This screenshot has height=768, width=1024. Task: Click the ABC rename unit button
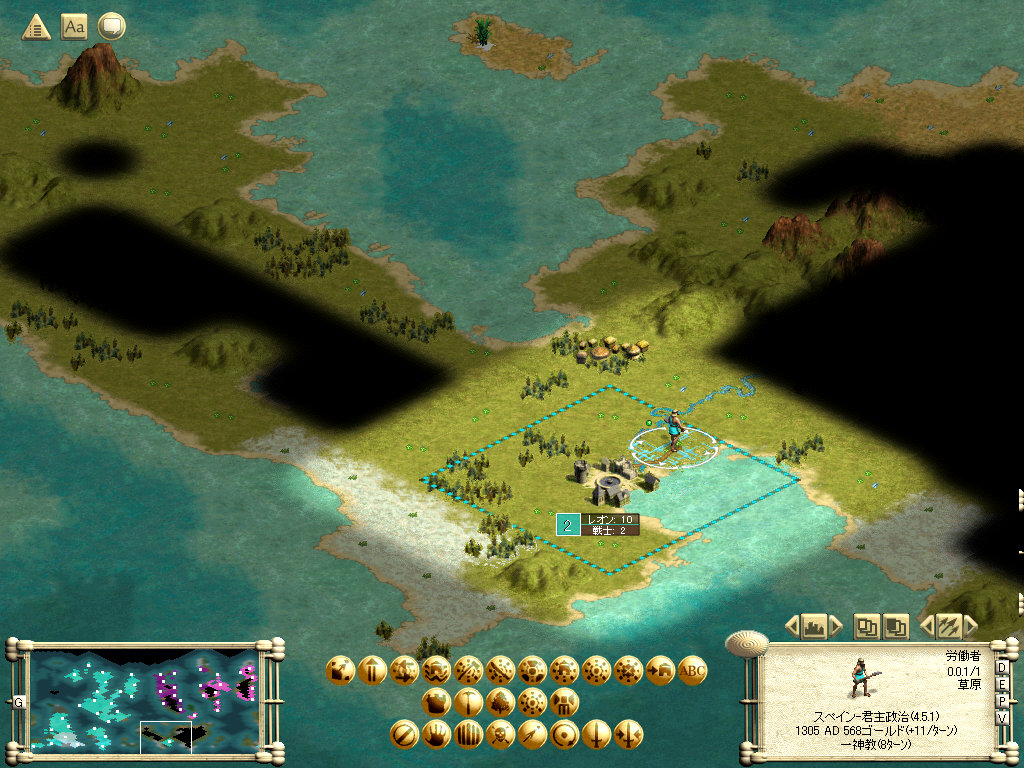click(692, 670)
